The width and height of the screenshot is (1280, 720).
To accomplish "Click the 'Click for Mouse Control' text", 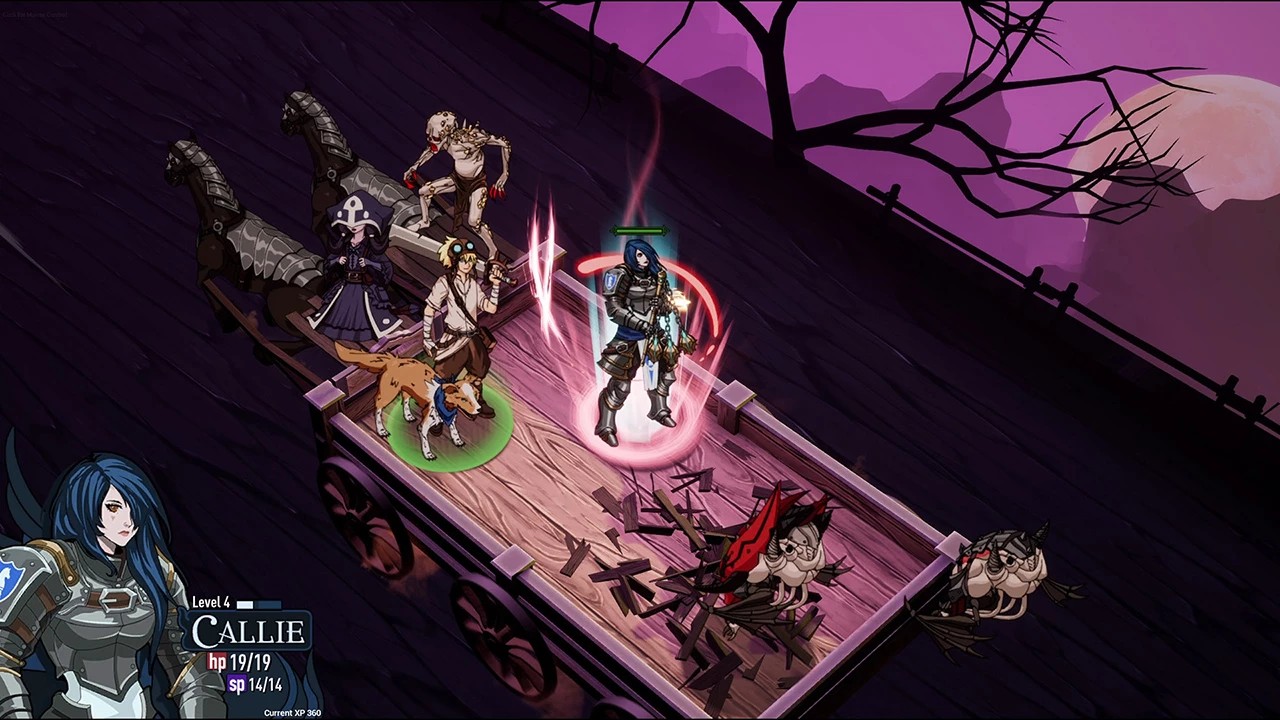I will coord(35,15).
